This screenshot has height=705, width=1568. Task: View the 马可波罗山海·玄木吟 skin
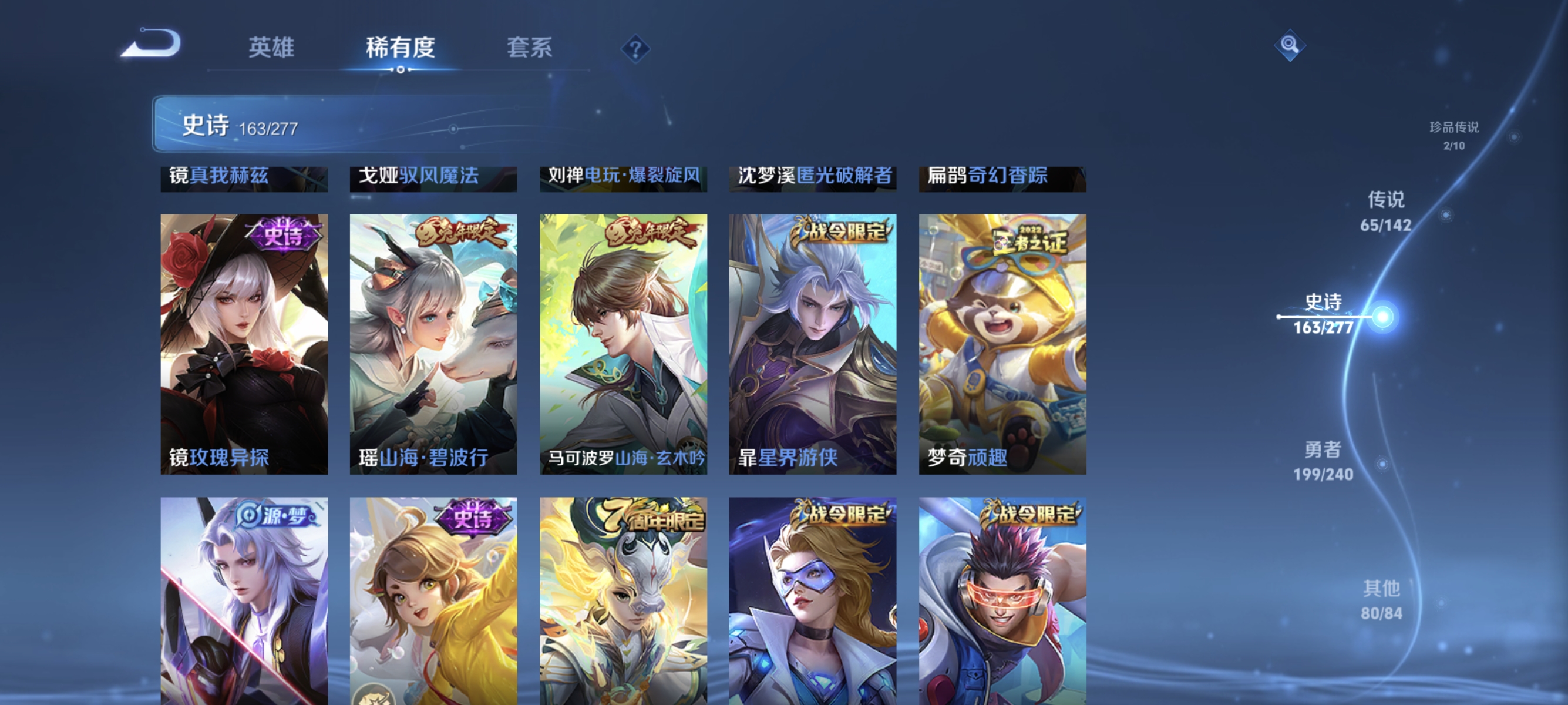tap(623, 341)
